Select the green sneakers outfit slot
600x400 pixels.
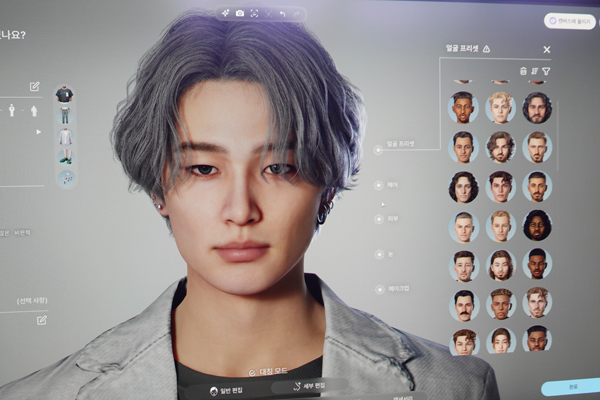tap(64, 156)
